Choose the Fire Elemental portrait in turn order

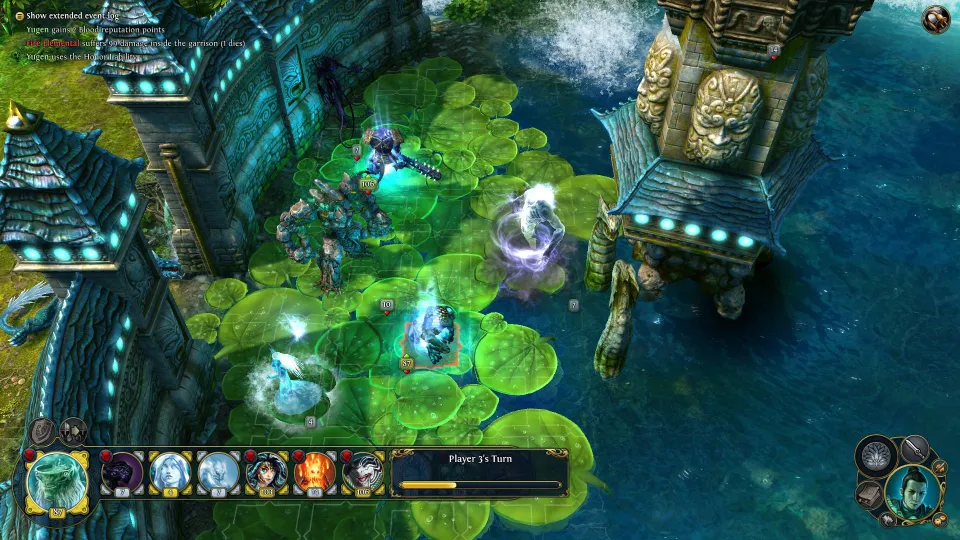point(315,472)
